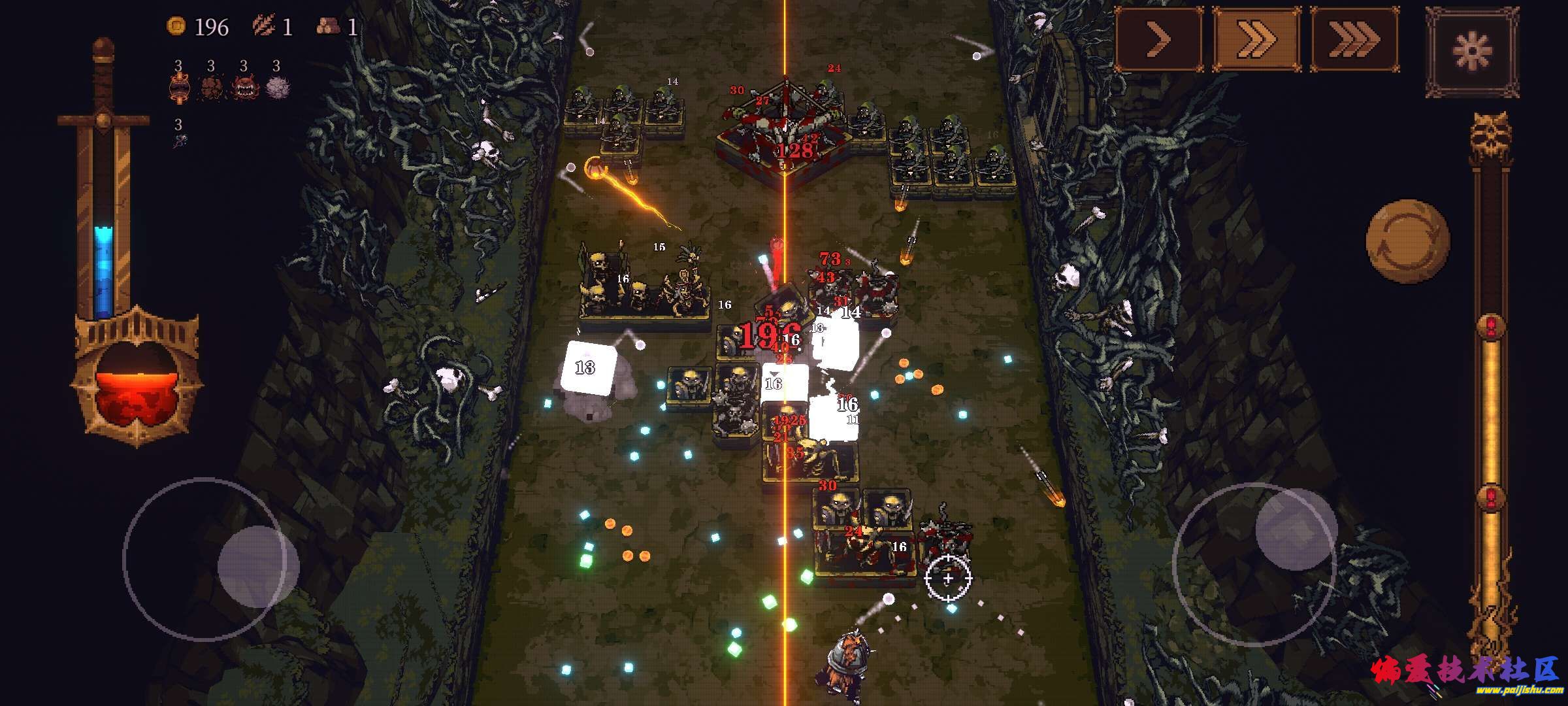
Task: Select the fanged red monster relic icon
Action: click(243, 88)
